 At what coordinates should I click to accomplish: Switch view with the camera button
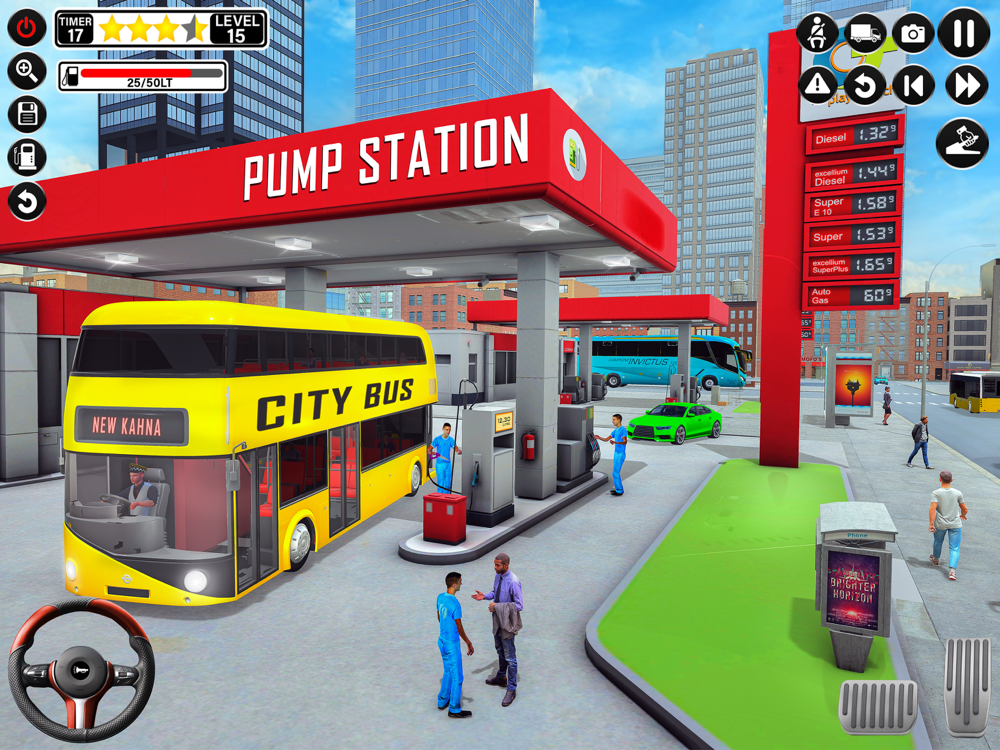coord(913,34)
